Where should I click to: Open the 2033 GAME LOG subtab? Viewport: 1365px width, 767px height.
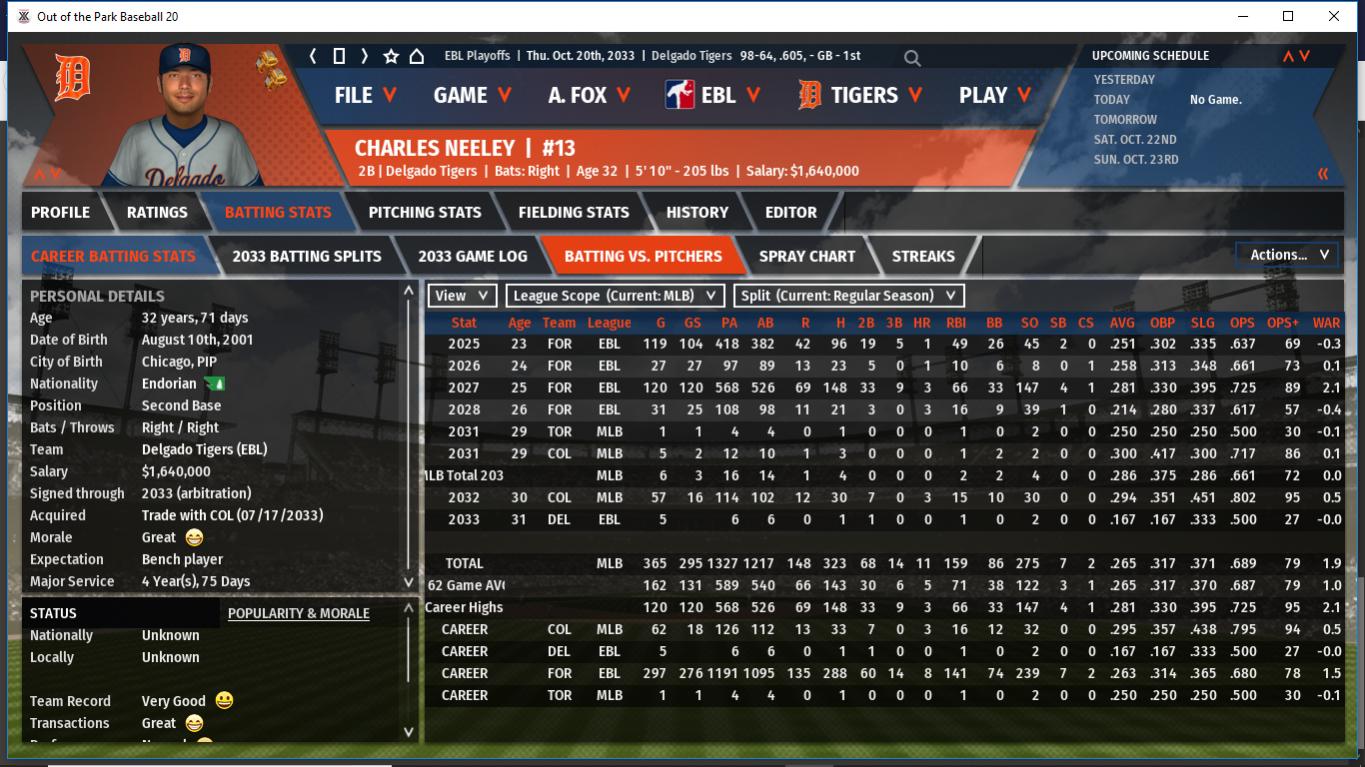[x=472, y=256]
